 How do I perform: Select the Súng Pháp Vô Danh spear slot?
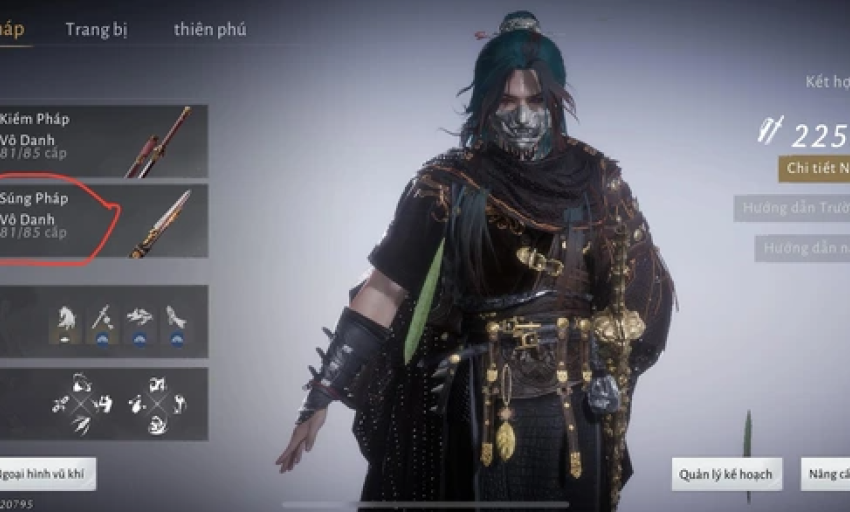[x=103, y=220]
